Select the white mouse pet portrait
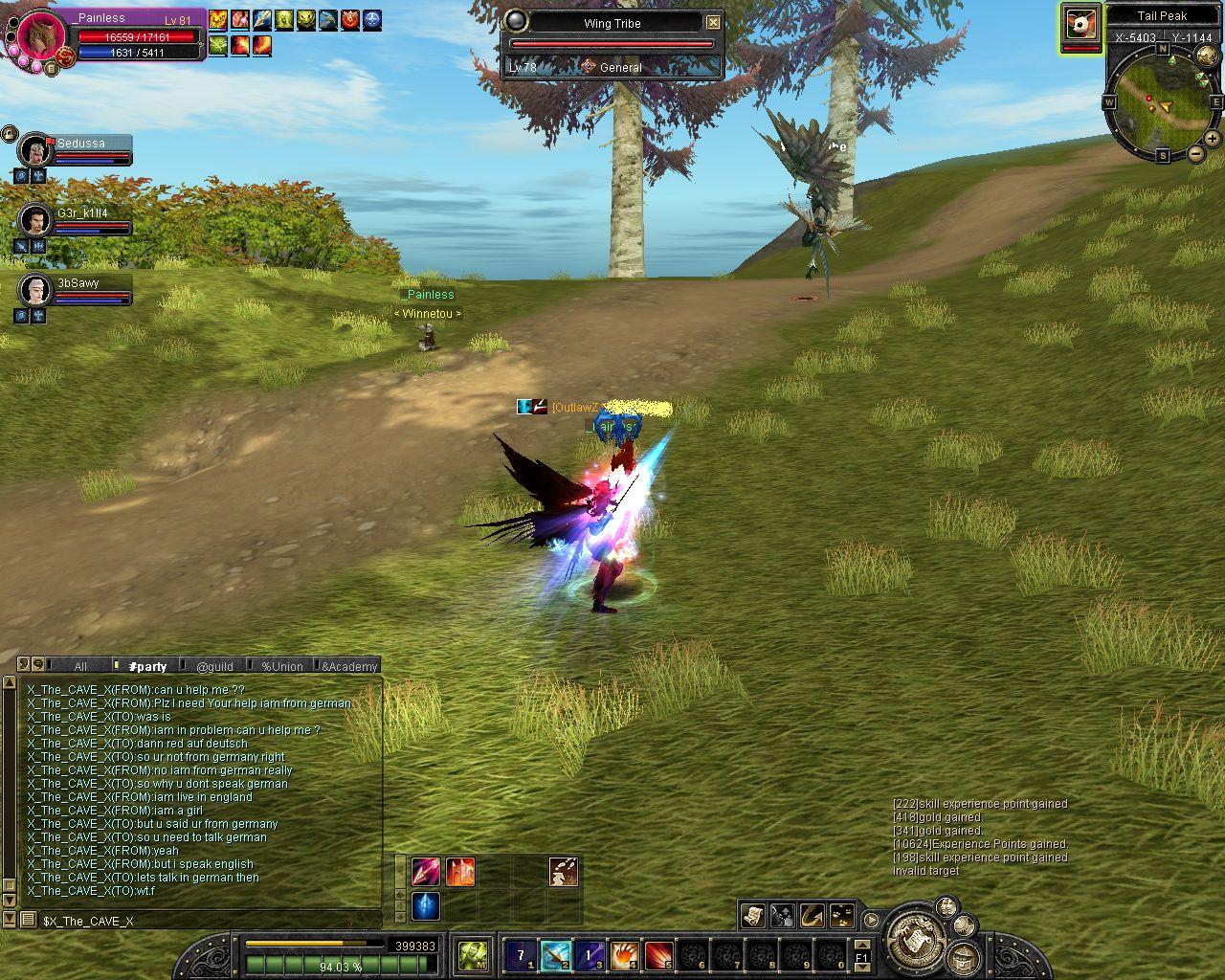Screen dimensions: 1225x980 [x=1081, y=26]
